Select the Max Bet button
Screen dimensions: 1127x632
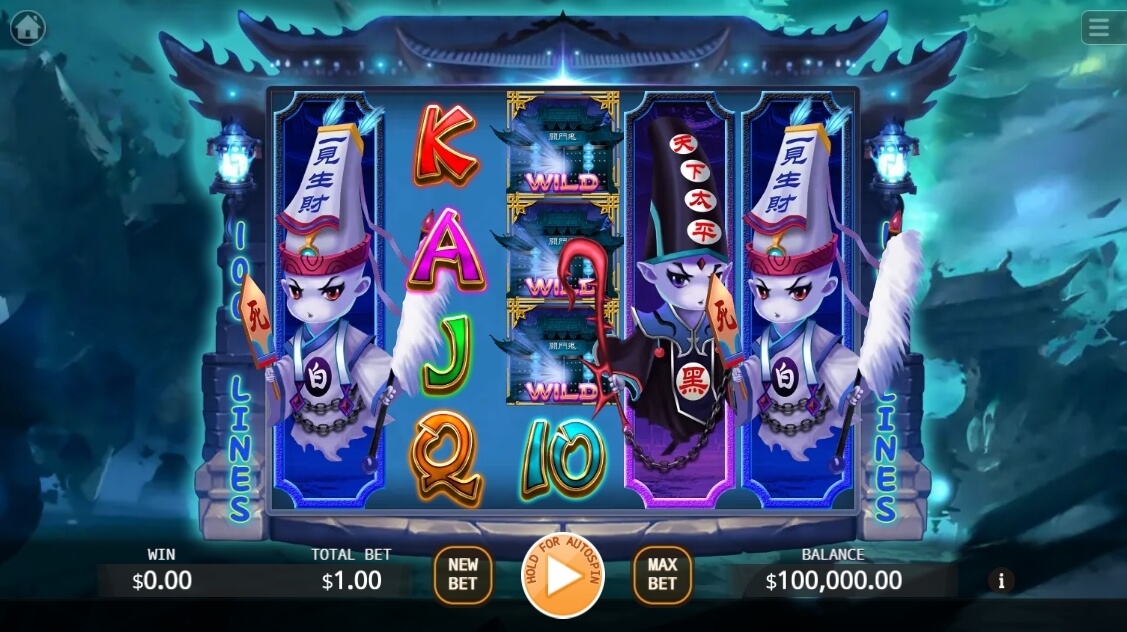pyautogui.click(x=662, y=575)
